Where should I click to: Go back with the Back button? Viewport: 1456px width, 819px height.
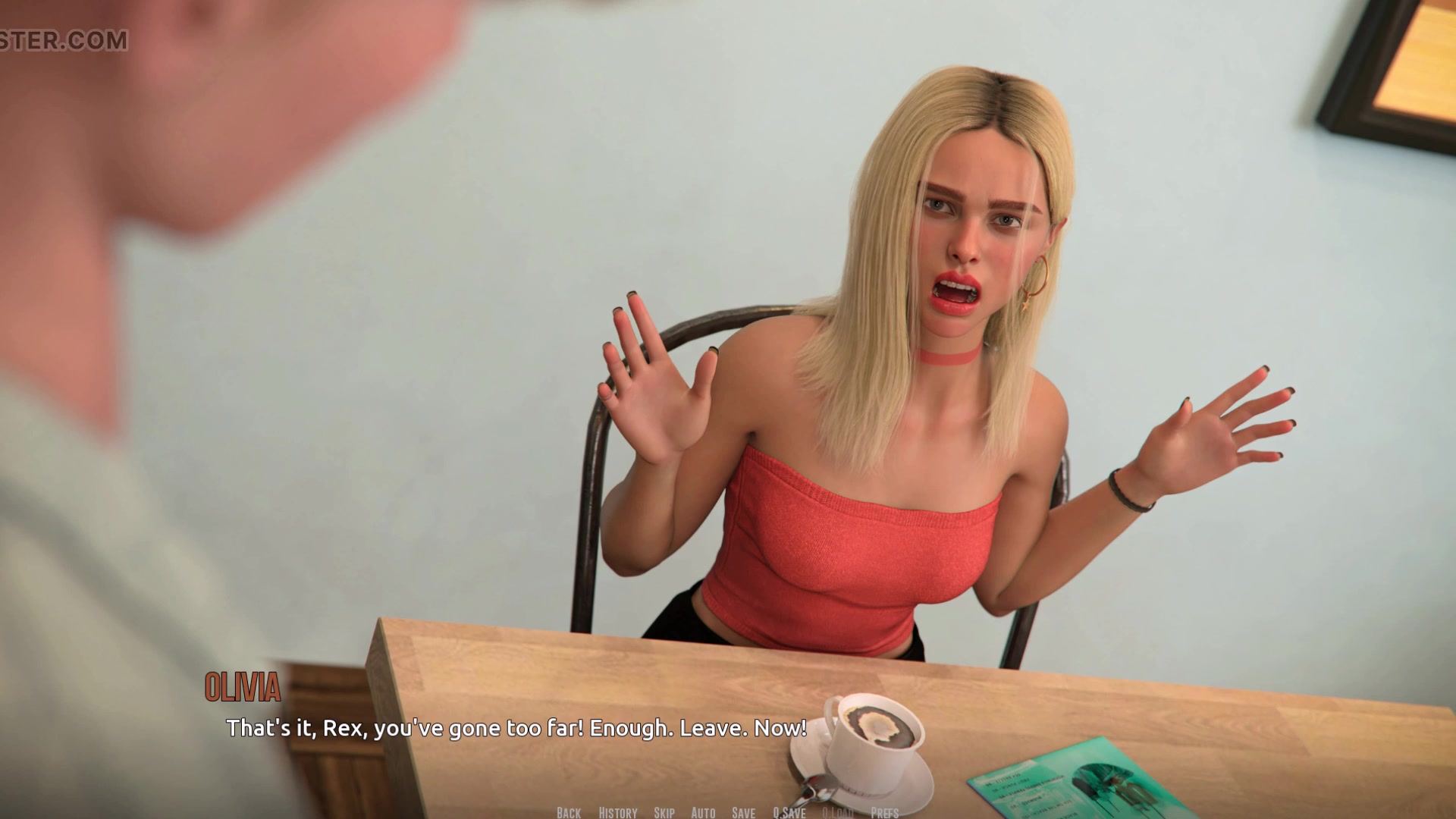569,813
